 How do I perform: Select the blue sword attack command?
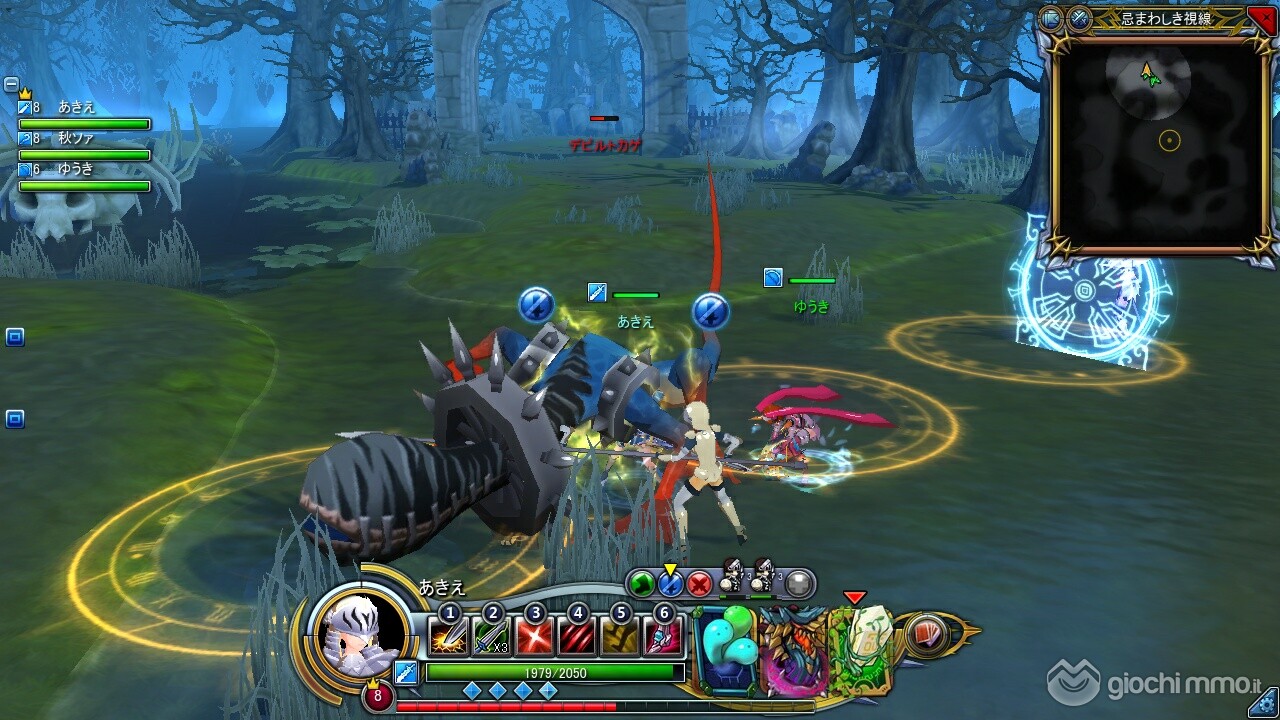coord(670,583)
